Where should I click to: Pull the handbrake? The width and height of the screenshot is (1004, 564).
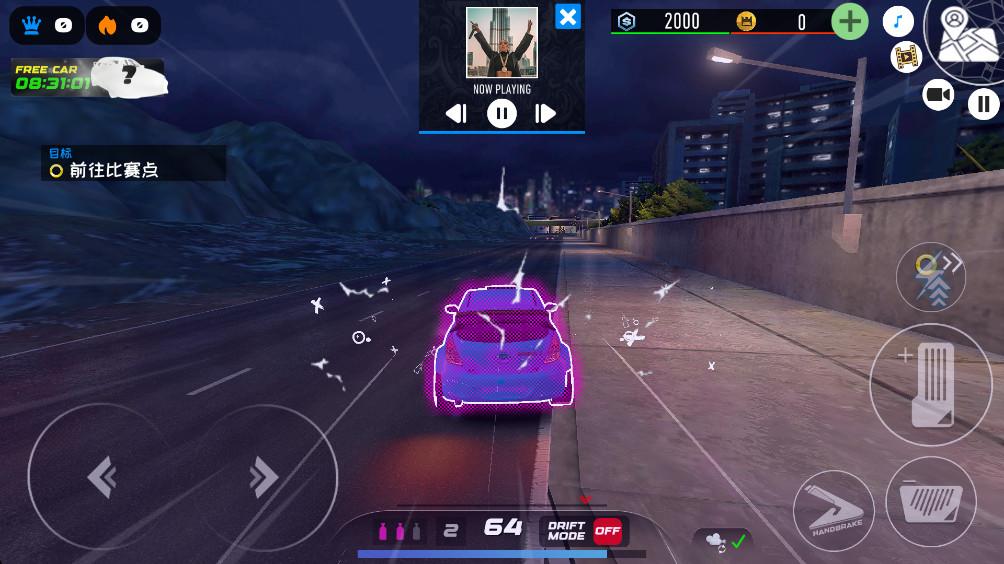pos(834,510)
